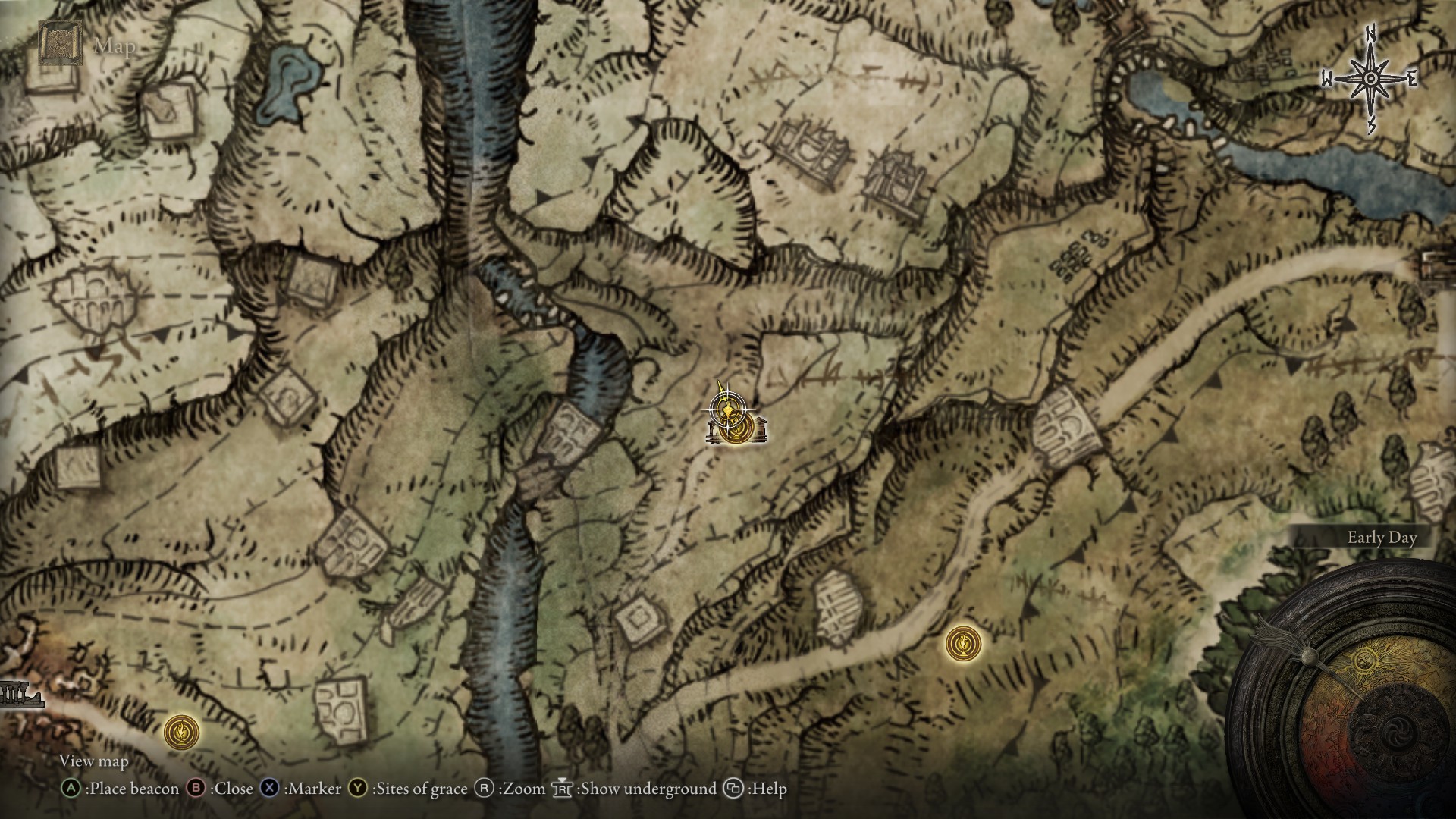The width and height of the screenshot is (1456, 819).
Task: Click the underground map icon in the bottom prompt
Action: pyautogui.click(x=561, y=788)
